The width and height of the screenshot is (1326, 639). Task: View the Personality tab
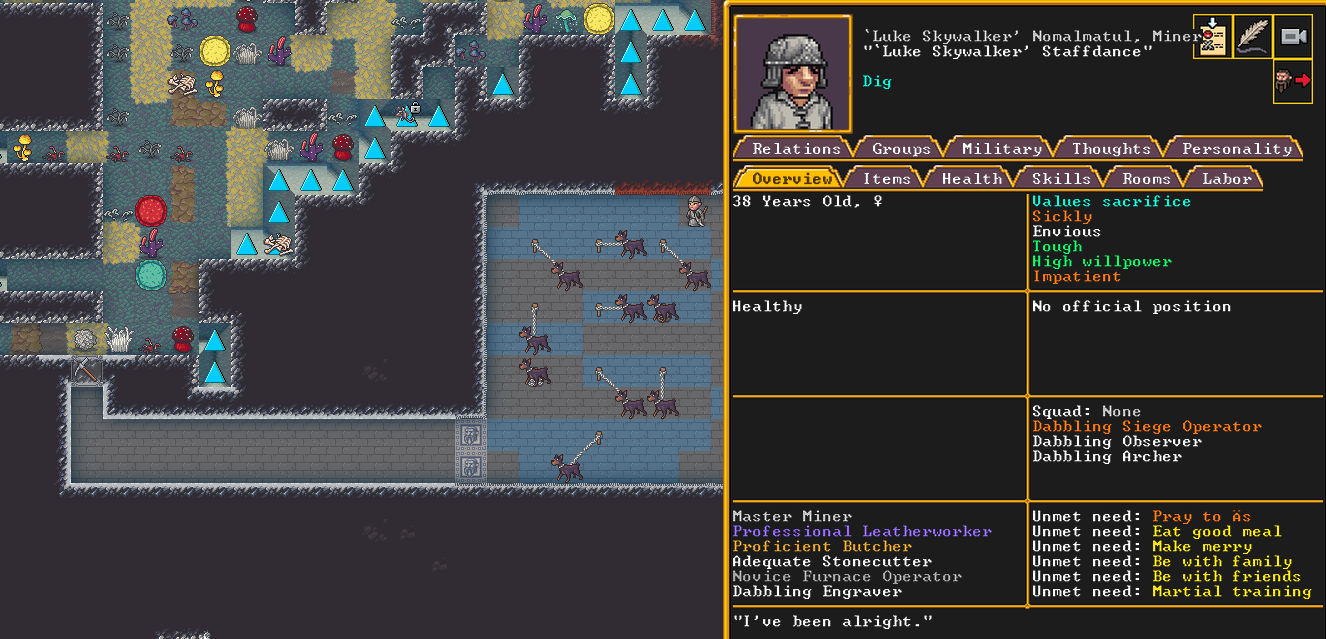pos(1237,149)
